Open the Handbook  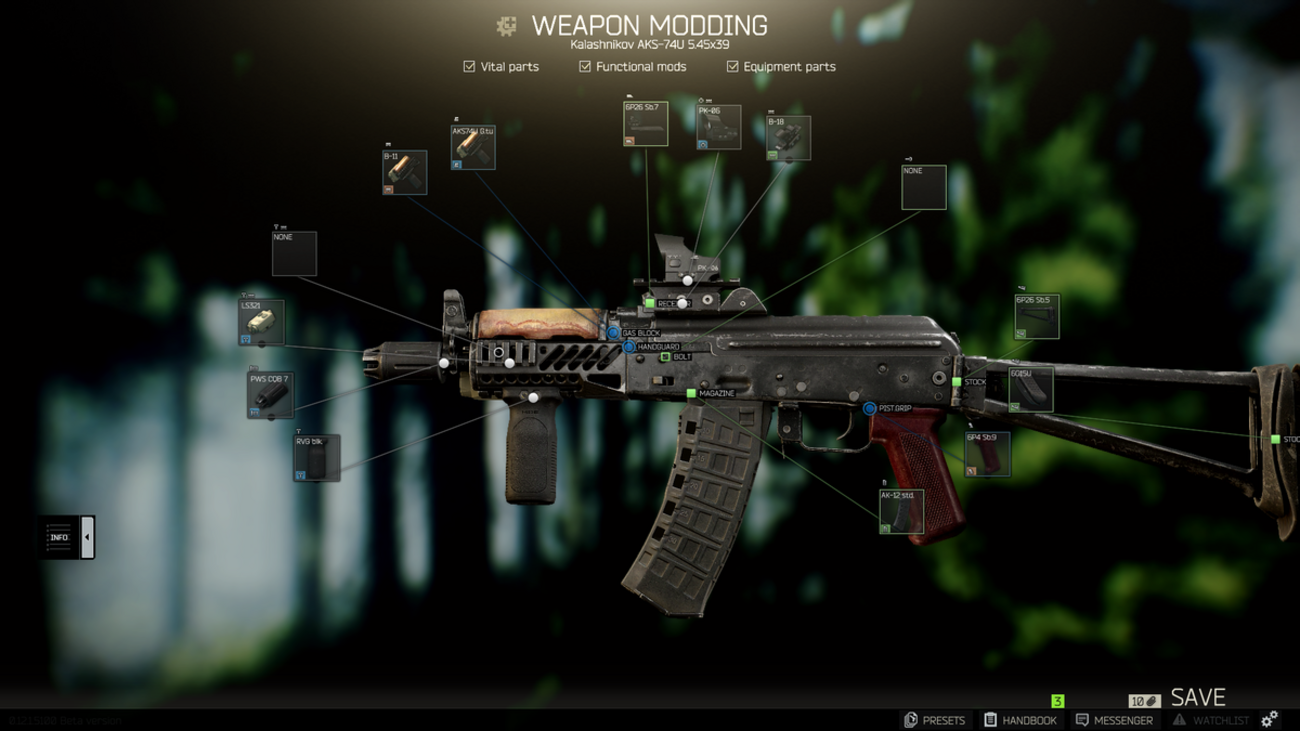tap(1019, 720)
